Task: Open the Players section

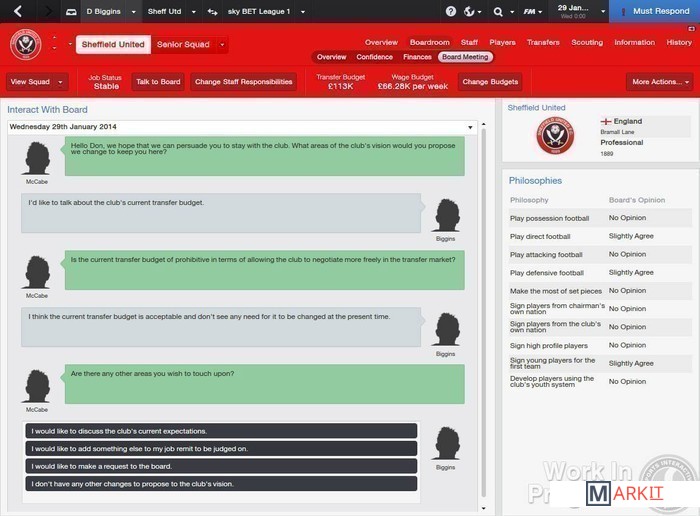Action: (x=503, y=43)
